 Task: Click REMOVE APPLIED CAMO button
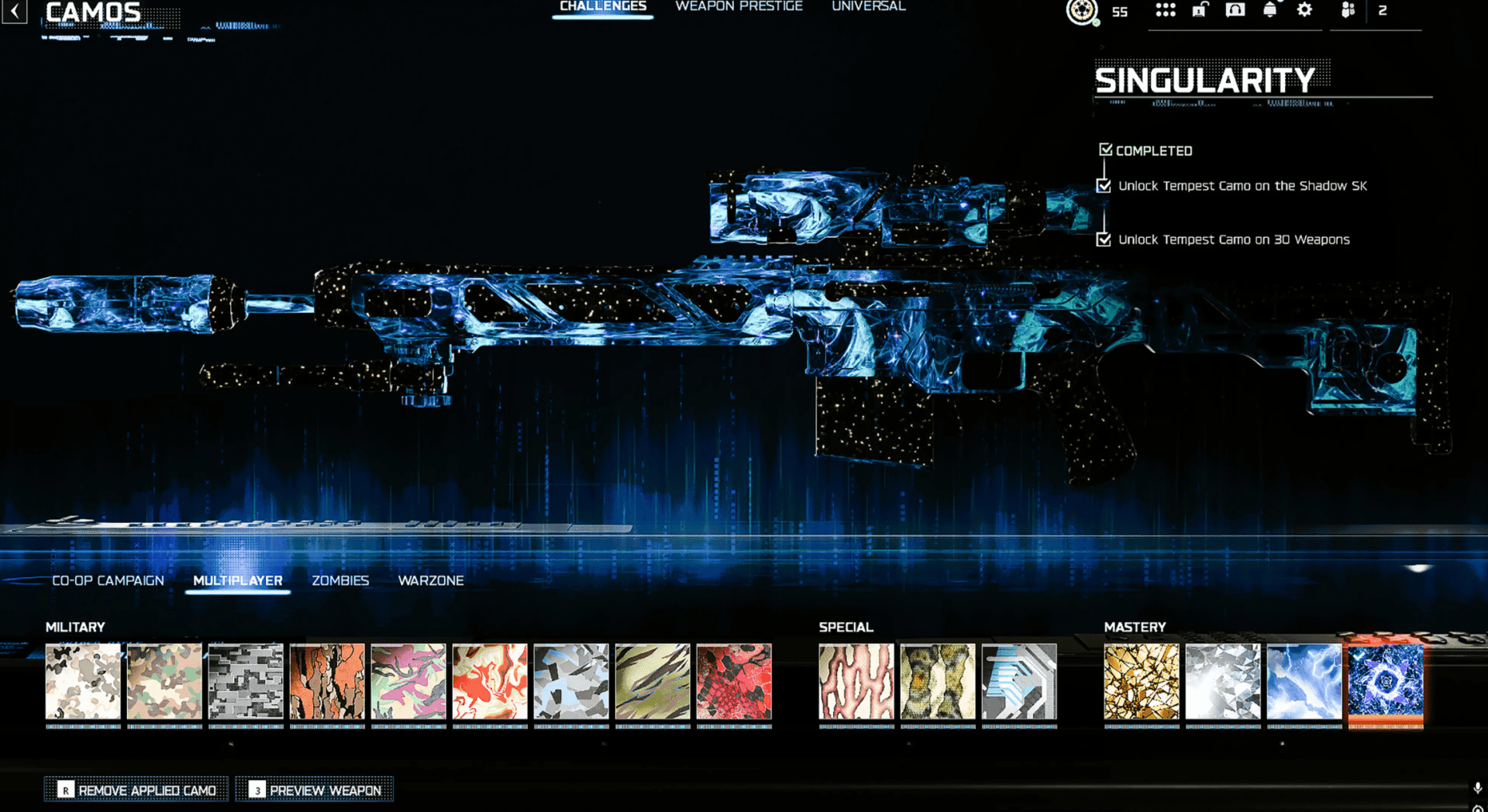click(x=136, y=789)
